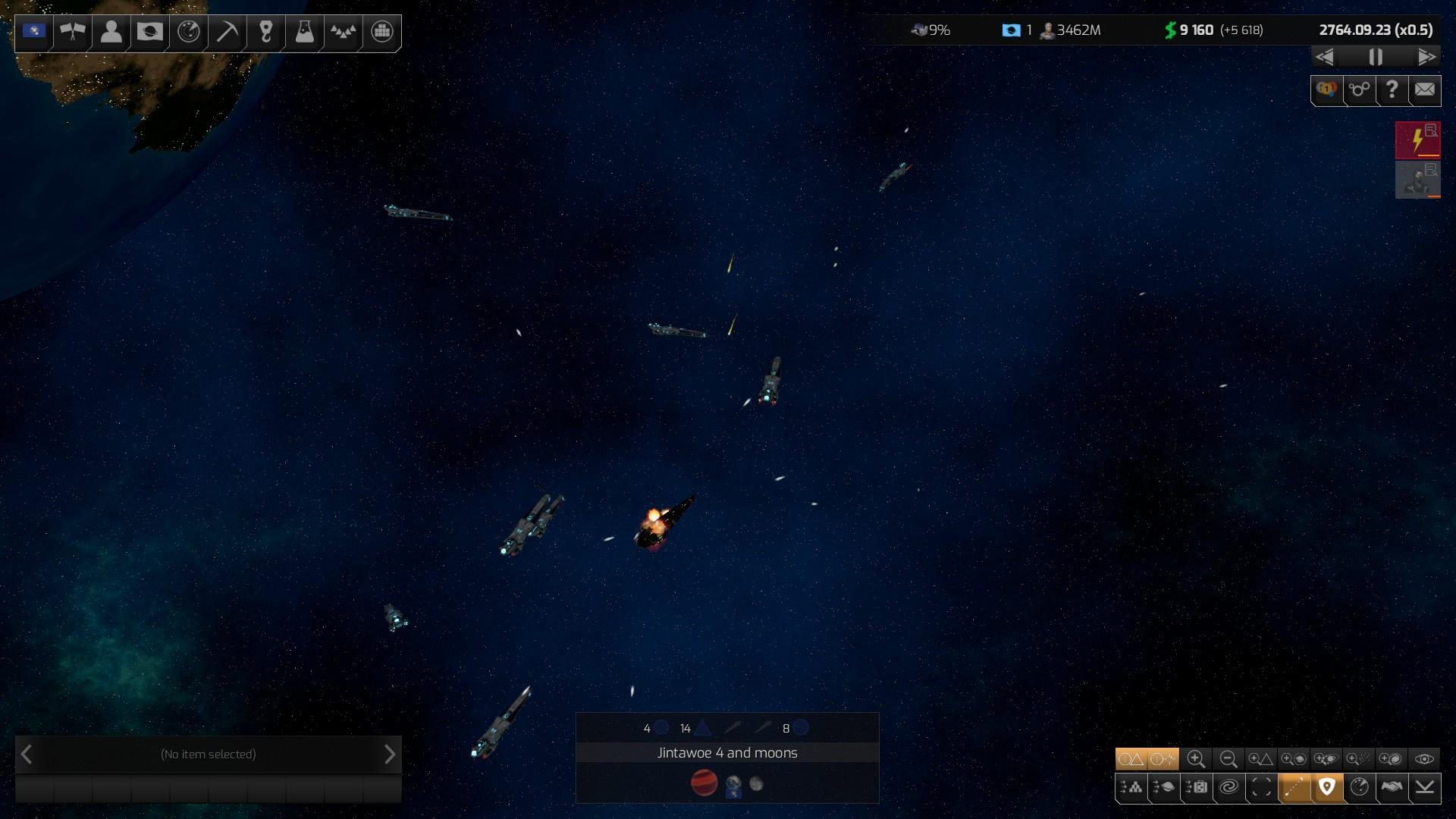The height and width of the screenshot is (819, 1456).
Task: Open the empire flag screen
Action: tap(34, 32)
